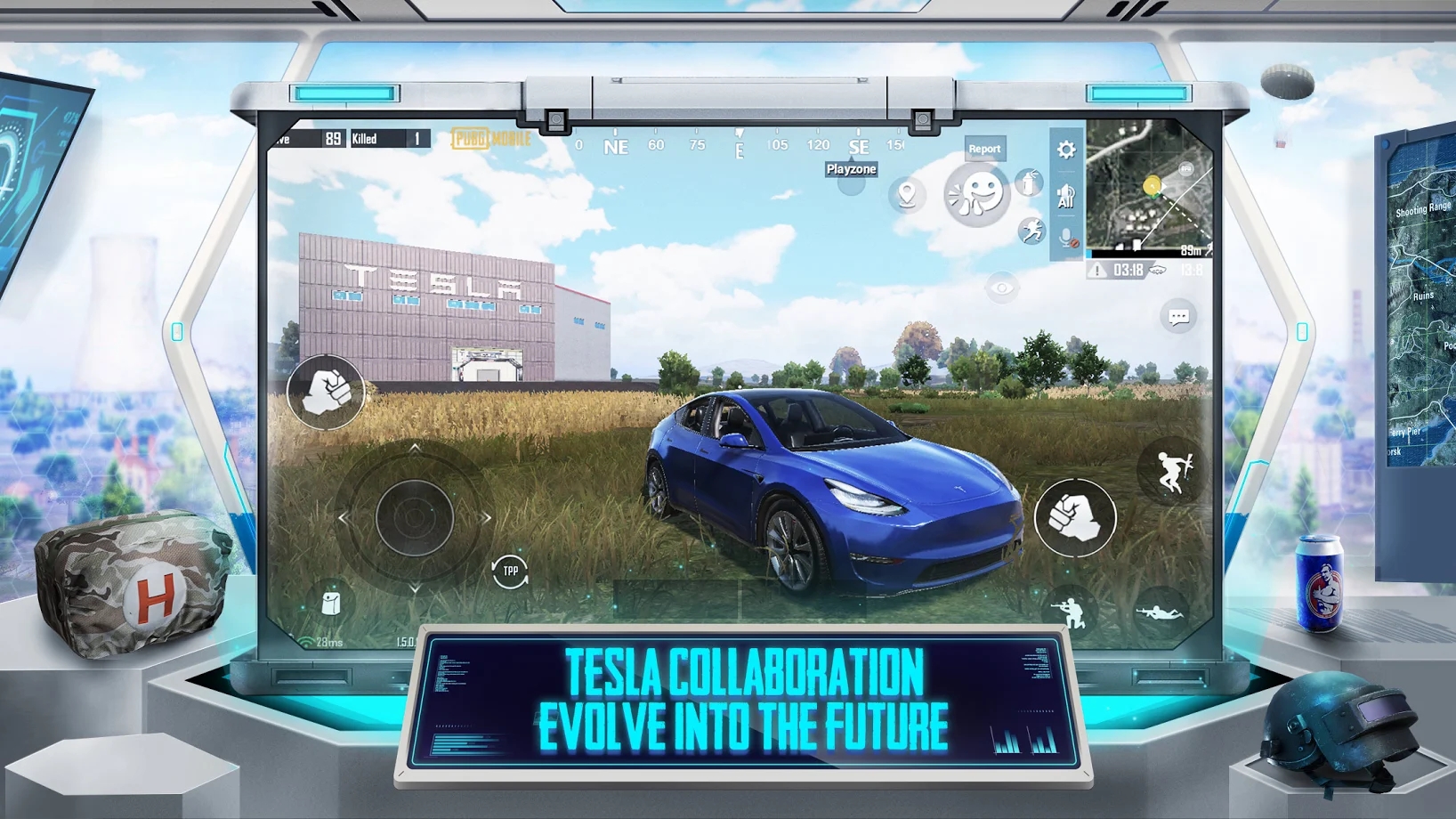Select the emote smiley wheel
Image resolution: width=1456 pixels, height=819 pixels.
pyautogui.click(x=975, y=195)
